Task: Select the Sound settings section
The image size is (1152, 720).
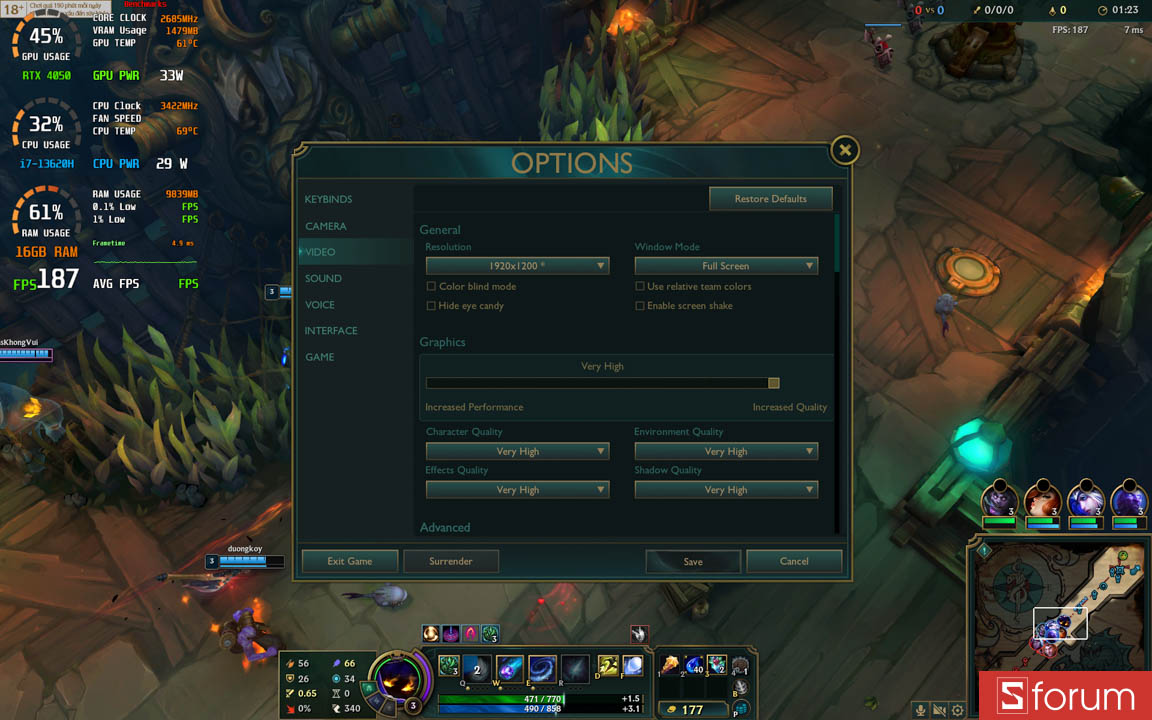Action: coord(323,279)
